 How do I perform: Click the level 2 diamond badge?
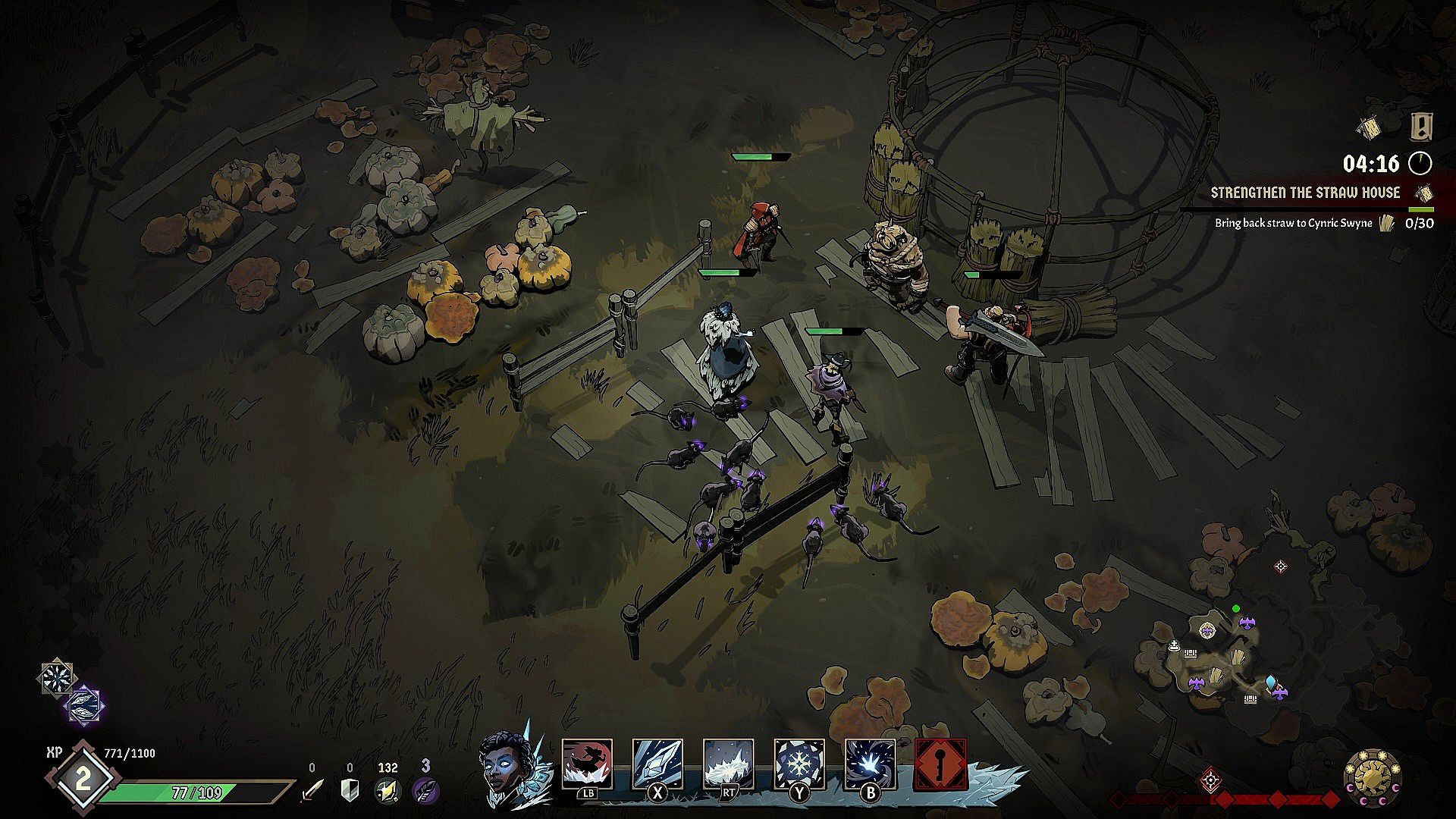(x=82, y=780)
